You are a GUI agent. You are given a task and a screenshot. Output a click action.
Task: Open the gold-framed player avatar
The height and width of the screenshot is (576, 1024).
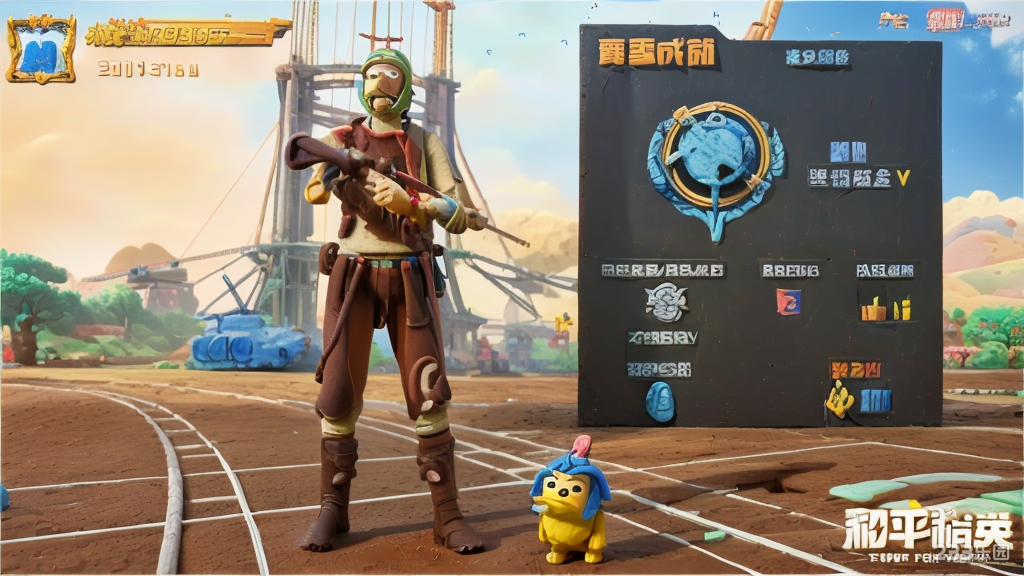tap(41, 49)
